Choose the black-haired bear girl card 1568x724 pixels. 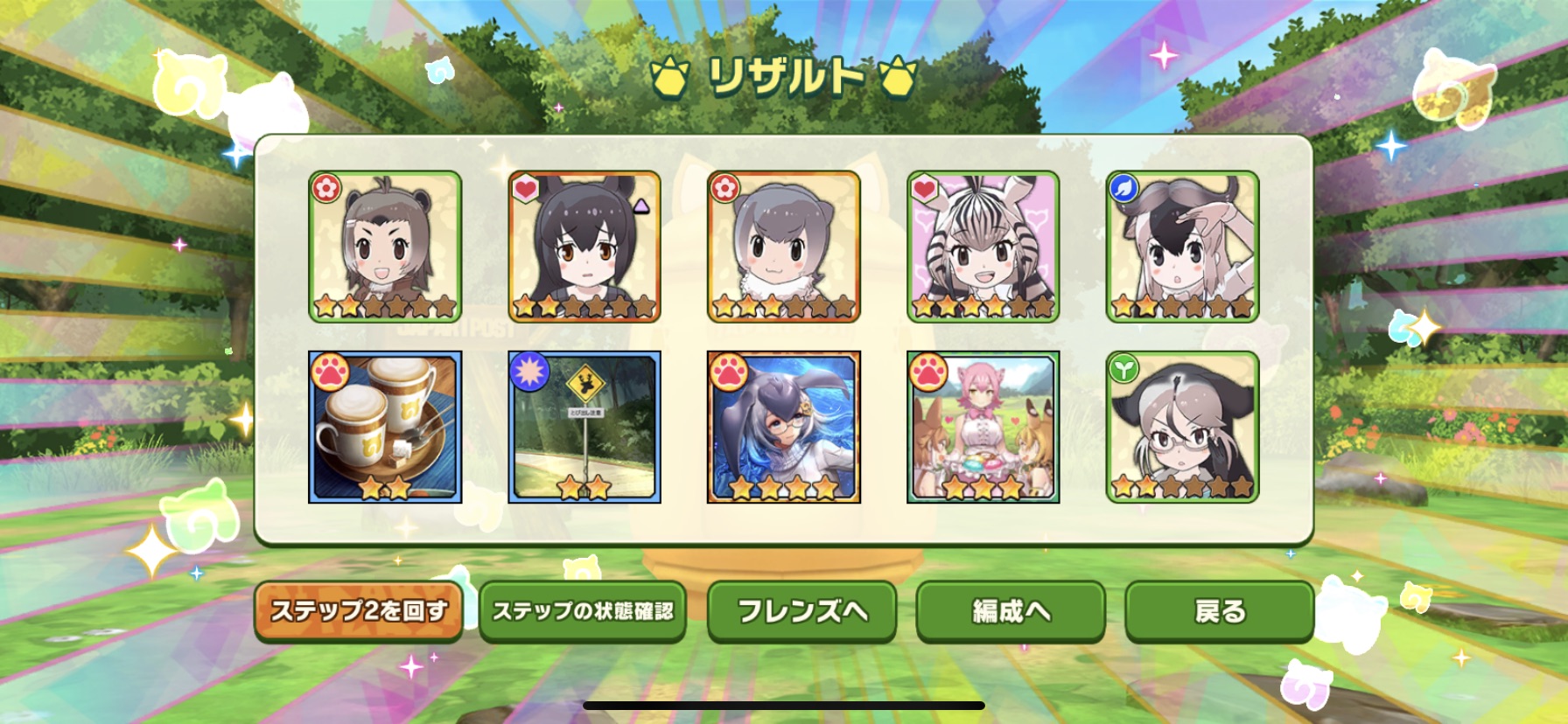584,247
